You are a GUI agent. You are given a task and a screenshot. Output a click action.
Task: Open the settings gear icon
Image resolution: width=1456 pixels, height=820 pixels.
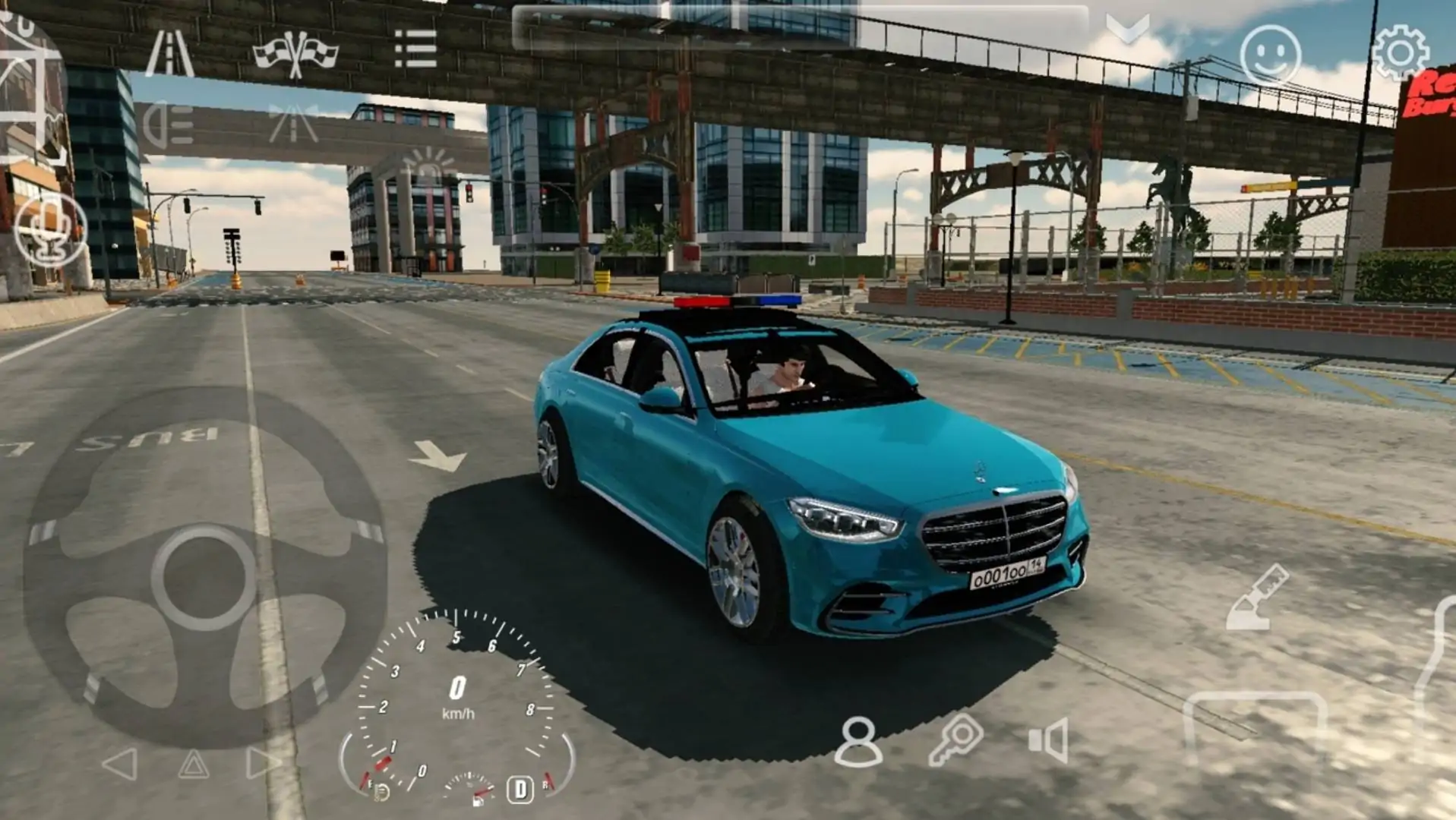1400,52
